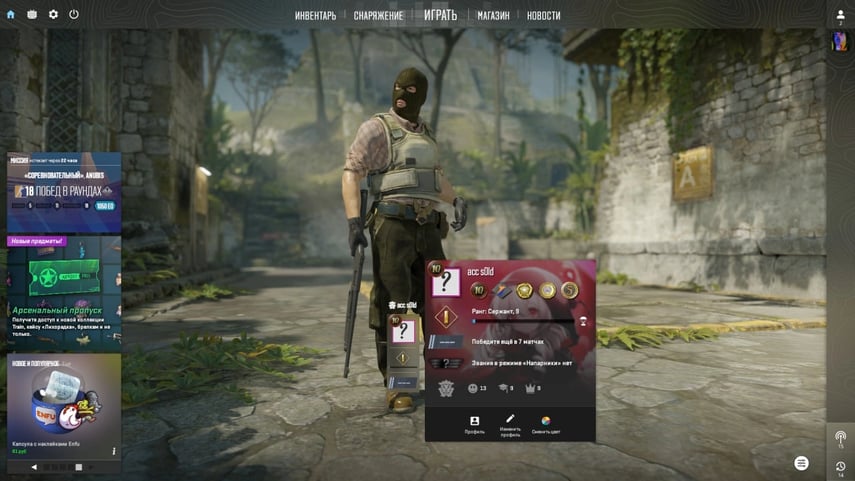Click the Профиль button
This screenshot has height=481, width=855.
click(475, 425)
